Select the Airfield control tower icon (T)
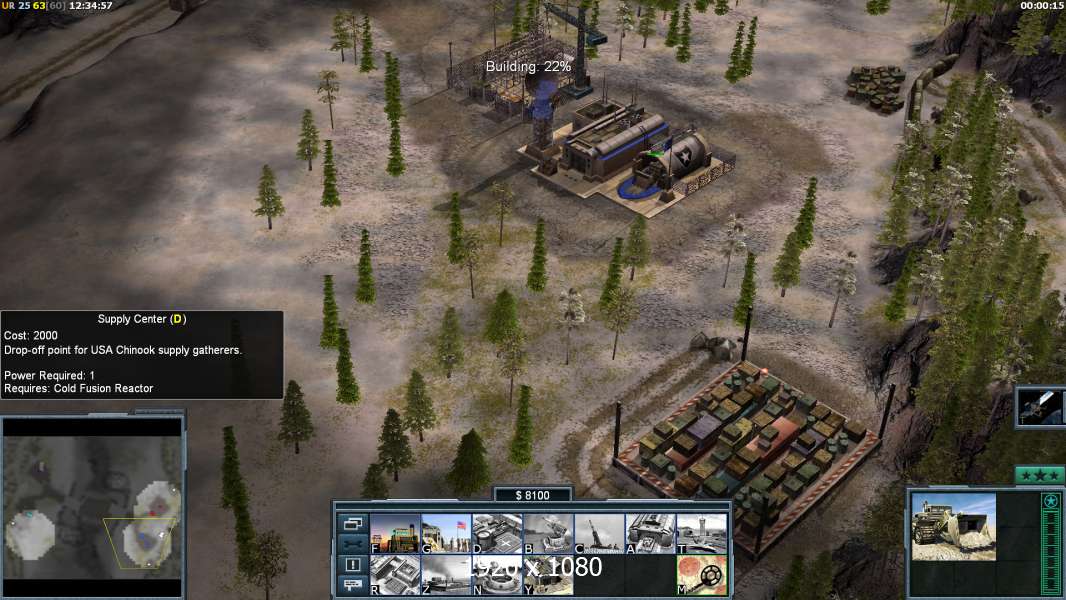 (701, 534)
